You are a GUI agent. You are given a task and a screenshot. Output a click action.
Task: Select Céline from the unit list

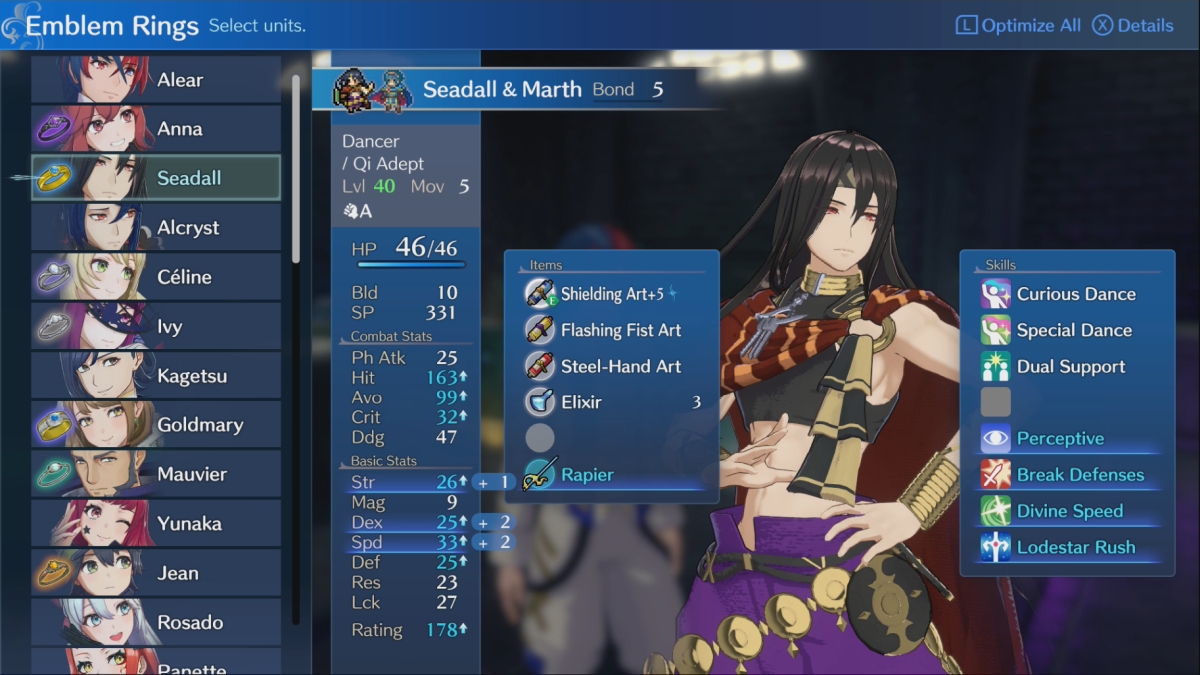[x=156, y=277]
